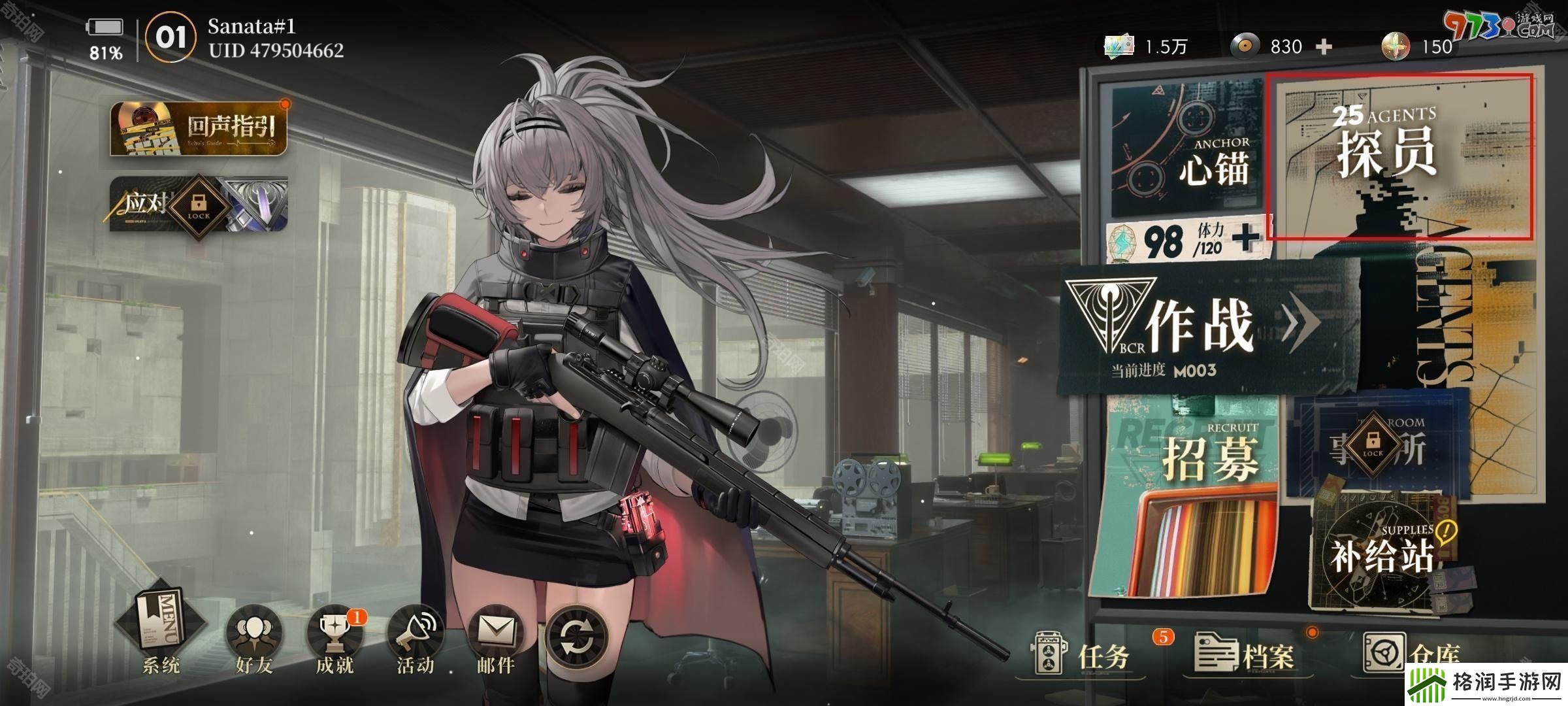Open the 活动 events page
Screen dimensions: 1568x706
pos(416,641)
